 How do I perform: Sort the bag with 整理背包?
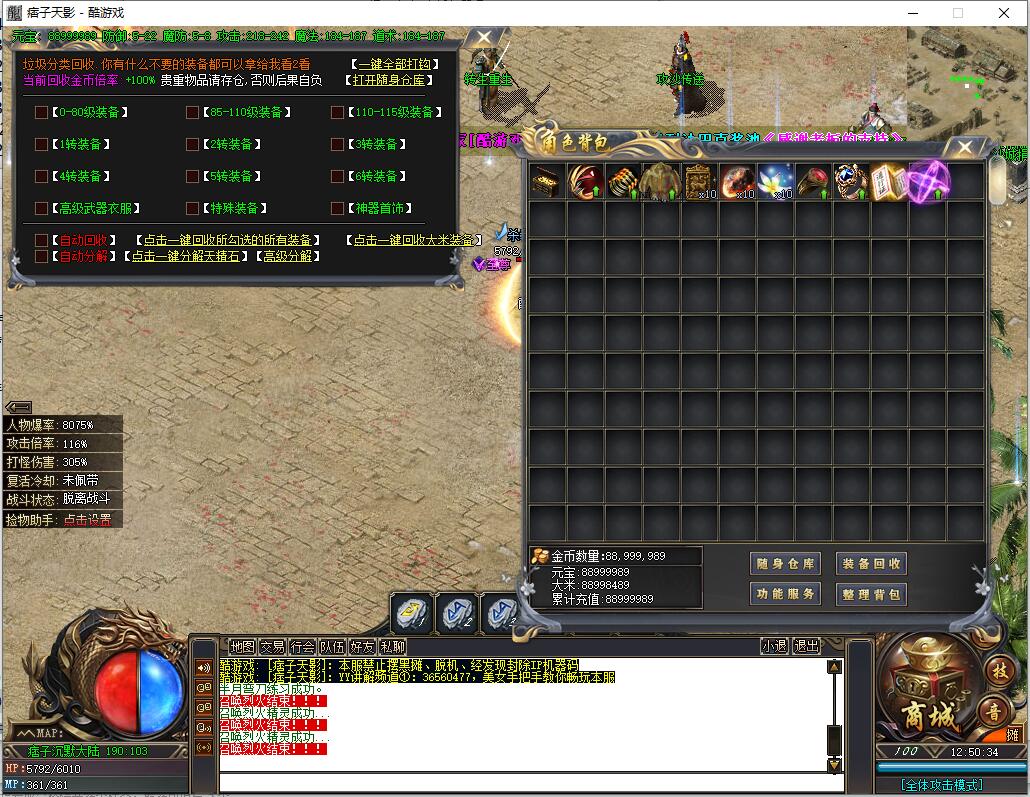coord(870,594)
